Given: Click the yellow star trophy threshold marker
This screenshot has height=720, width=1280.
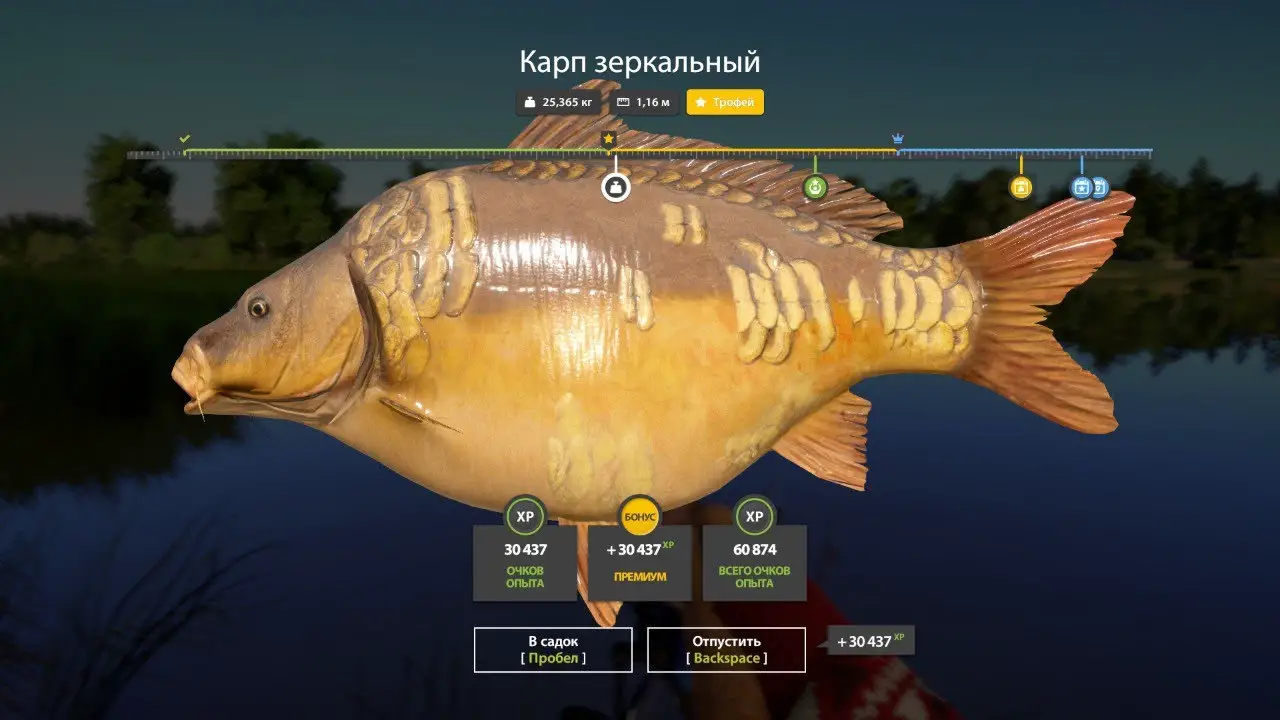Looking at the screenshot, I should (608, 139).
